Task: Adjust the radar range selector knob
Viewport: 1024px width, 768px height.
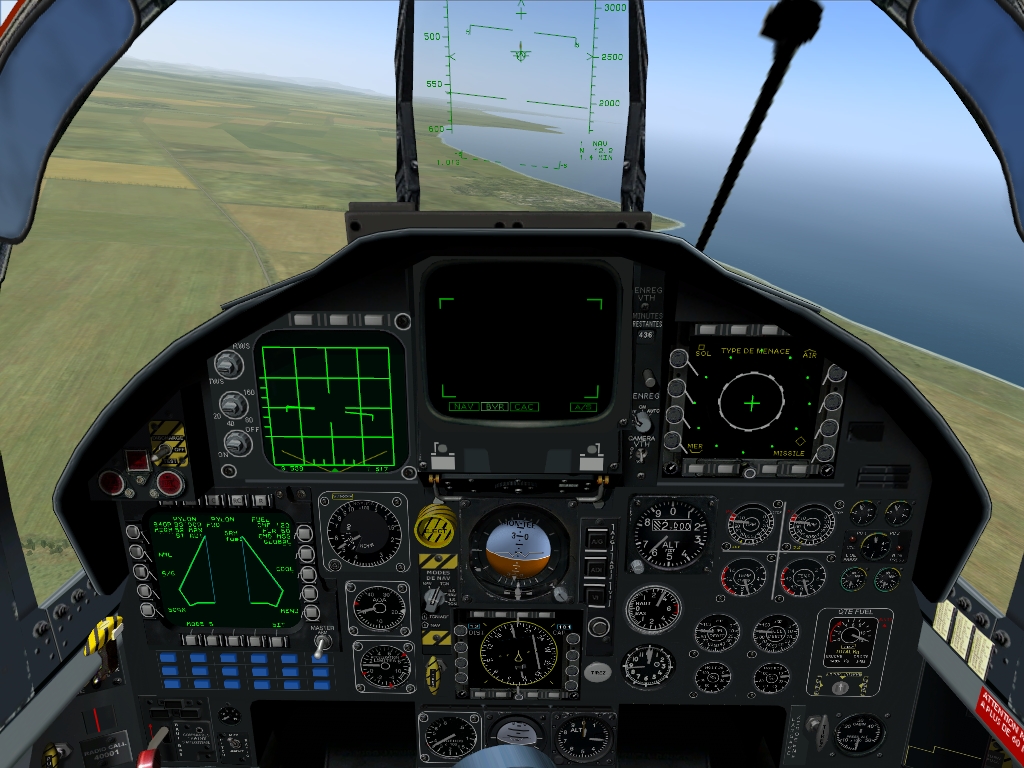Action: click(233, 405)
